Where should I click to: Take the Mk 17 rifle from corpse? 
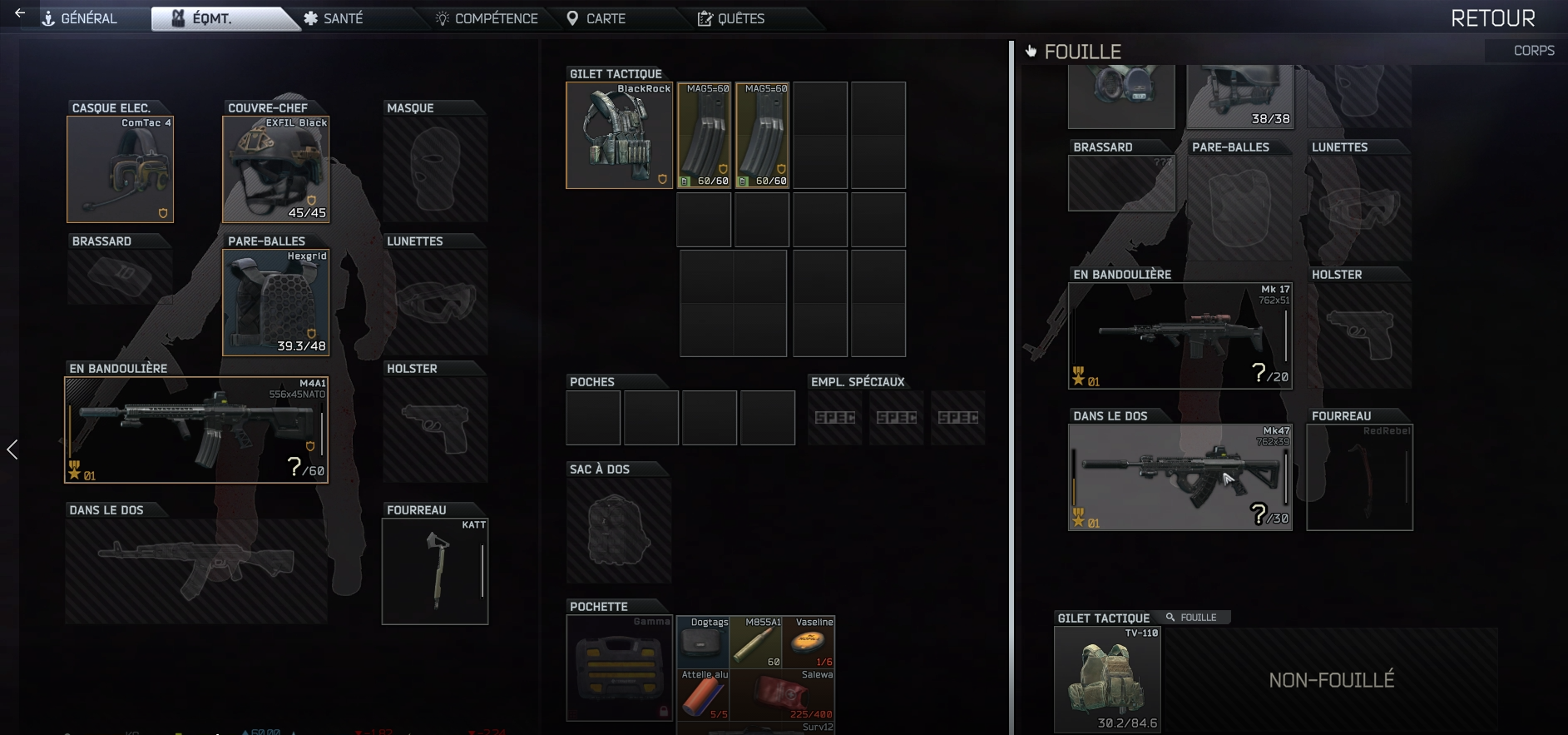point(1180,336)
